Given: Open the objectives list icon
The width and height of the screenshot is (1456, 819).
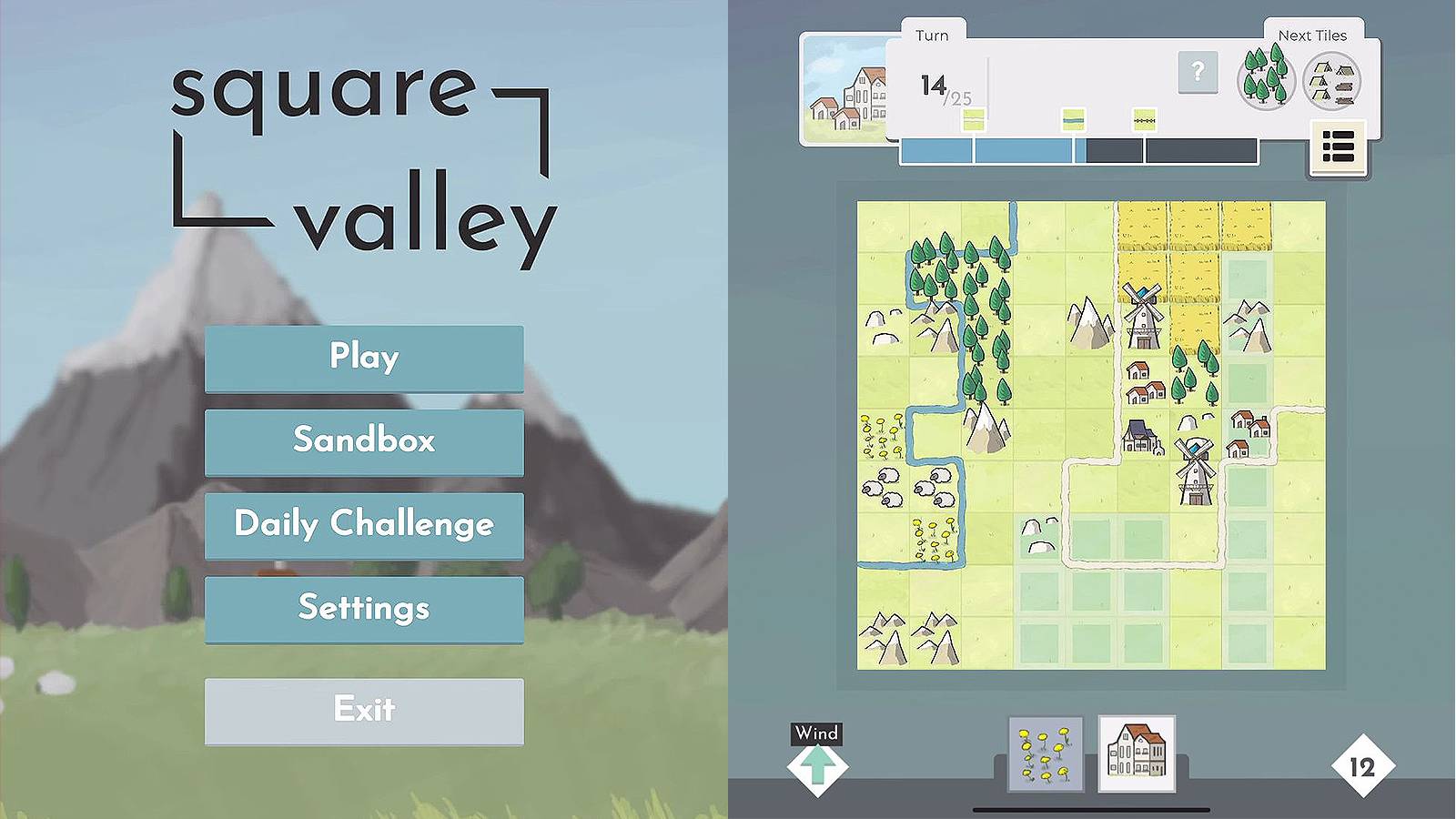Looking at the screenshot, I should pos(1338,145).
